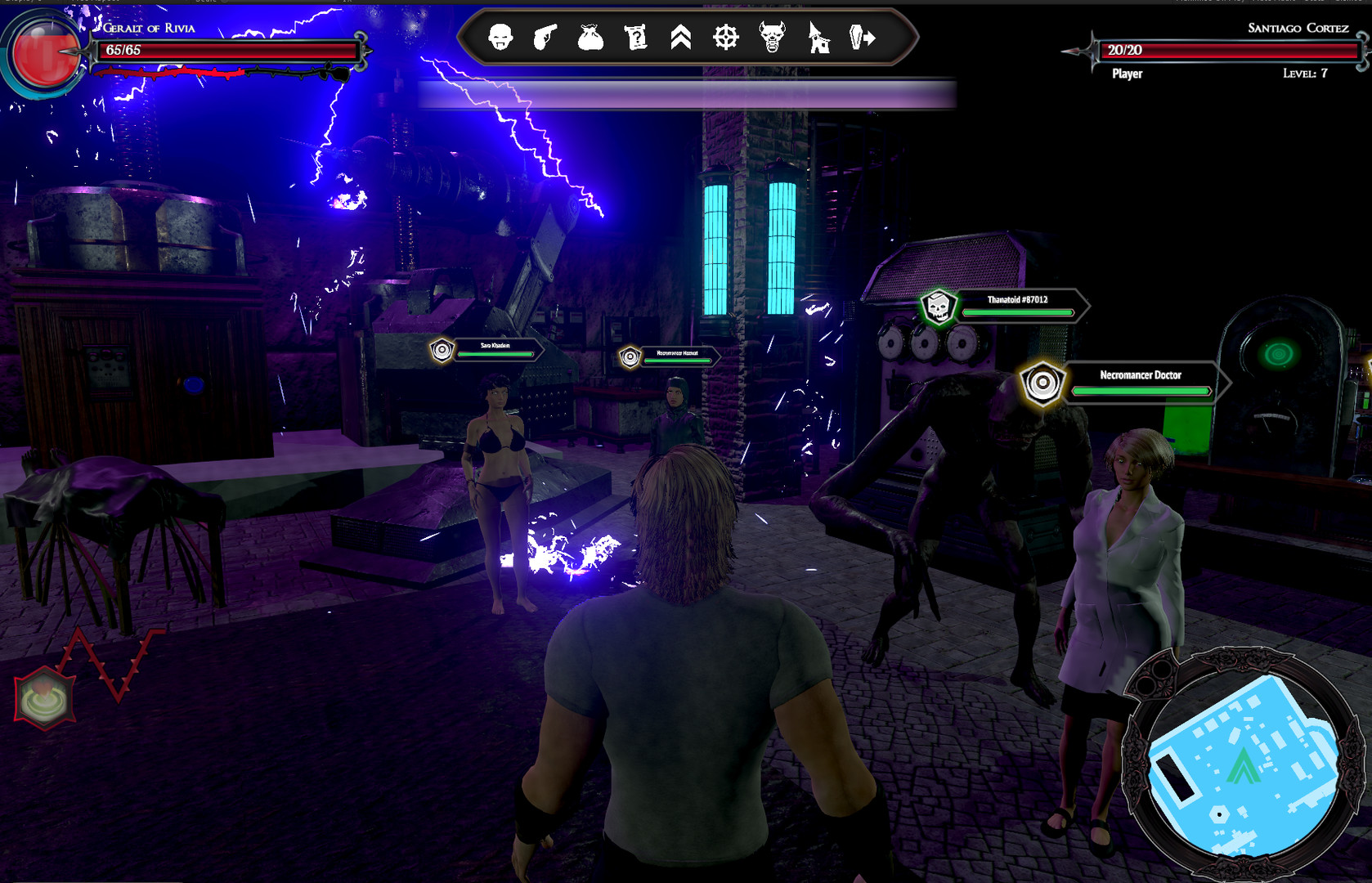The width and height of the screenshot is (1372, 883).
Task: Open the loot bag inventory icon
Action: [591, 38]
